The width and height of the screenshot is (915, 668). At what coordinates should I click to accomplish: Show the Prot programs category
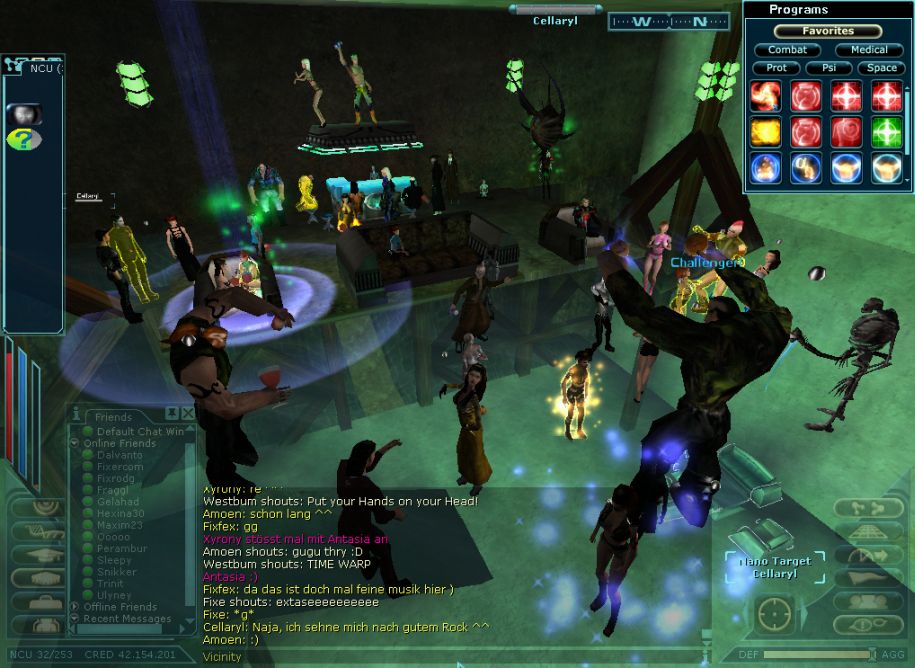tap(776, 68)
